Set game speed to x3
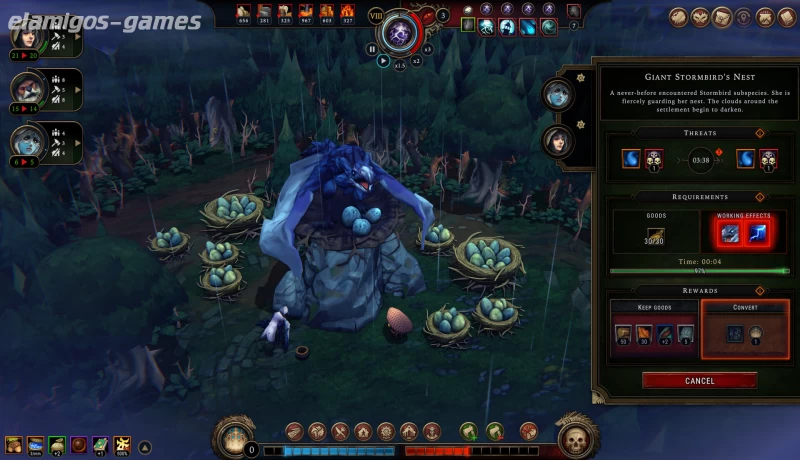 tap(428, 48)
